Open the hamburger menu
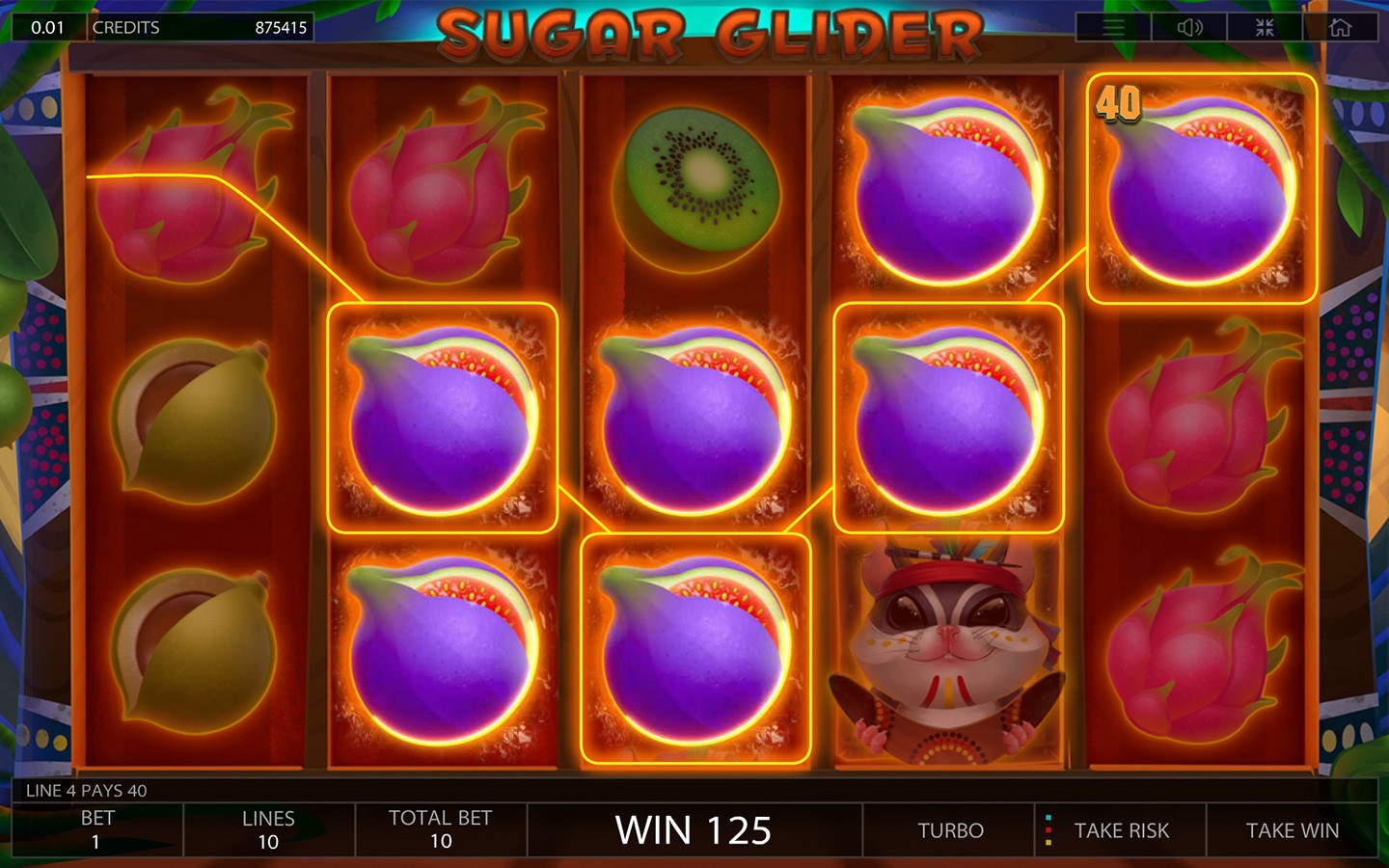1389x868 pixels. (x=1113, y=27)
